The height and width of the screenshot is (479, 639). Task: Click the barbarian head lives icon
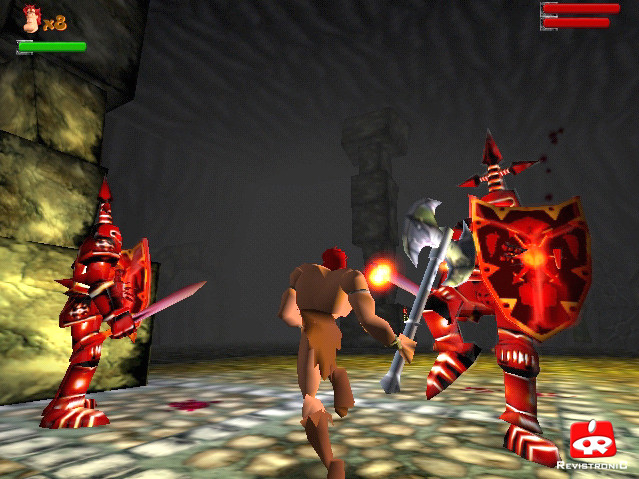tap(33, 19)
